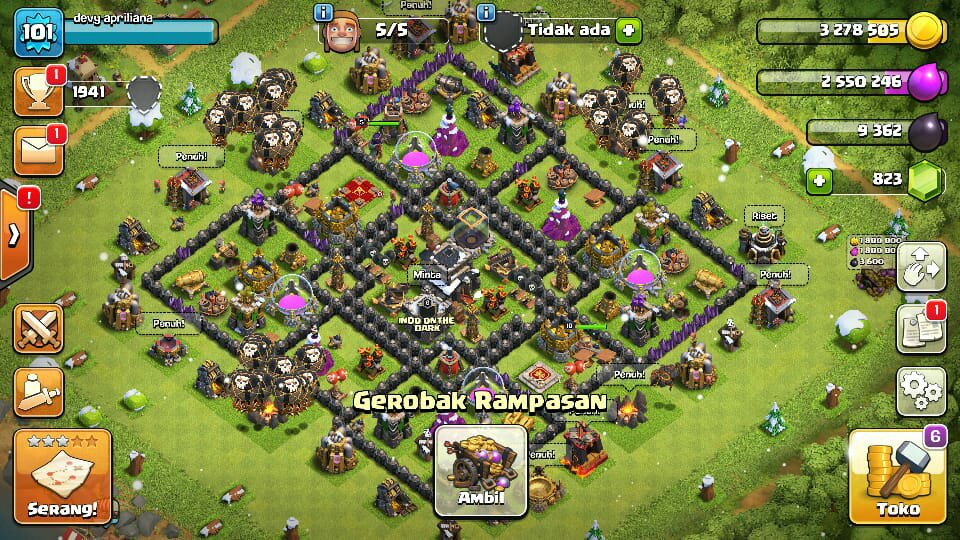960x540 pixels.
Task: Open the mail inbox envelope
Action: click(x=38, y=151)
